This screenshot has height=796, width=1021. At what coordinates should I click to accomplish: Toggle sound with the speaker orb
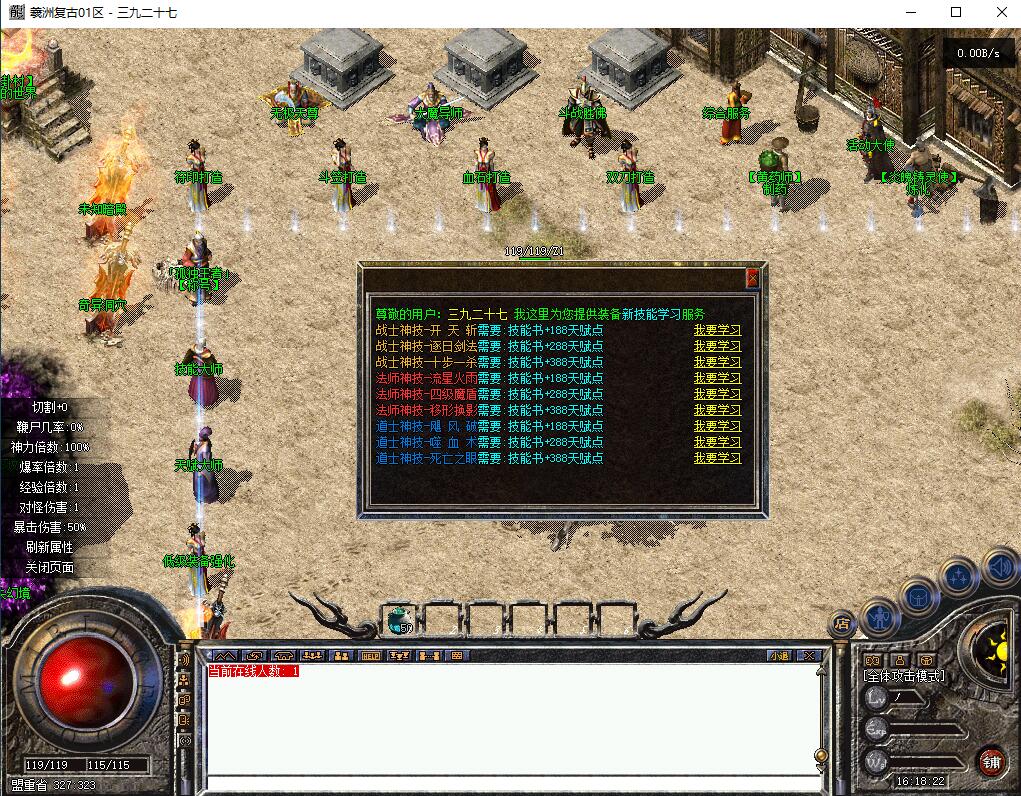tap(1001, 568)
